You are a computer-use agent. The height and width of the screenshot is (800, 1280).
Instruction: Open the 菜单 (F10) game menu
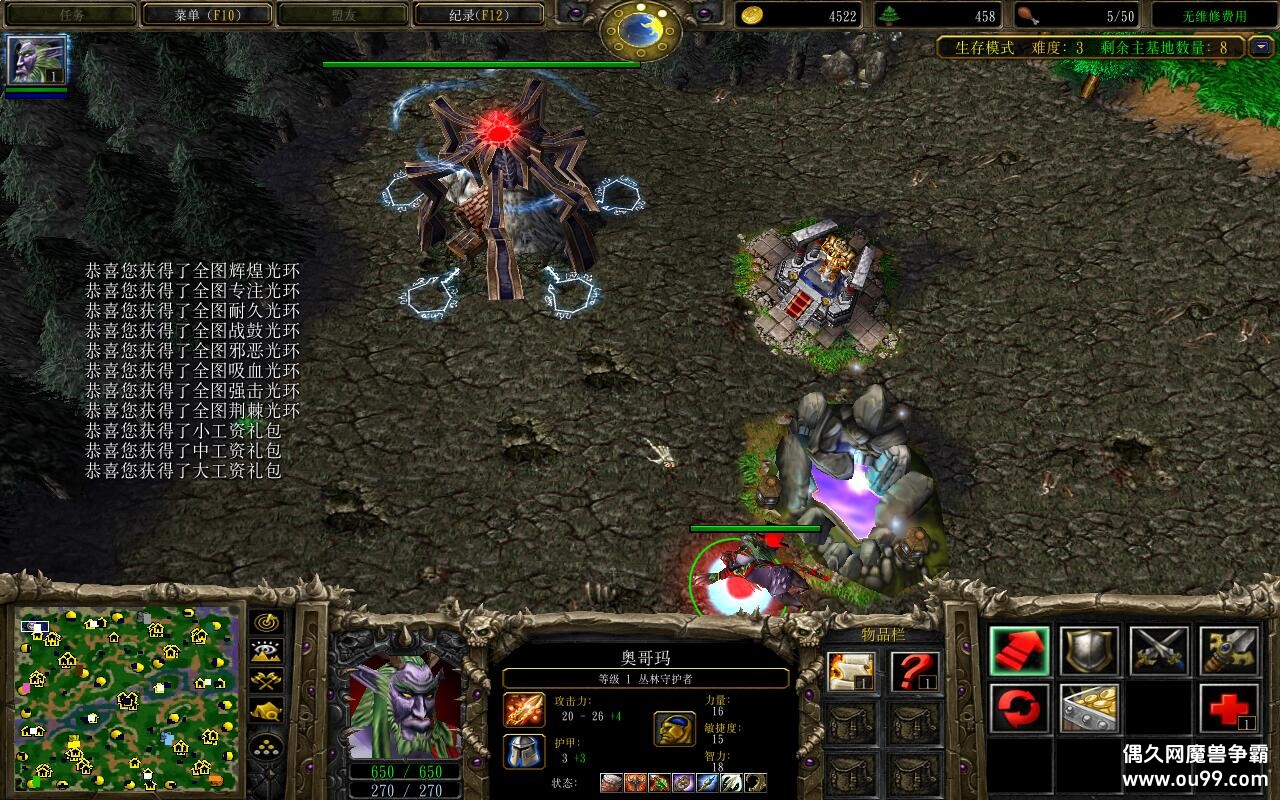(207, 15)
